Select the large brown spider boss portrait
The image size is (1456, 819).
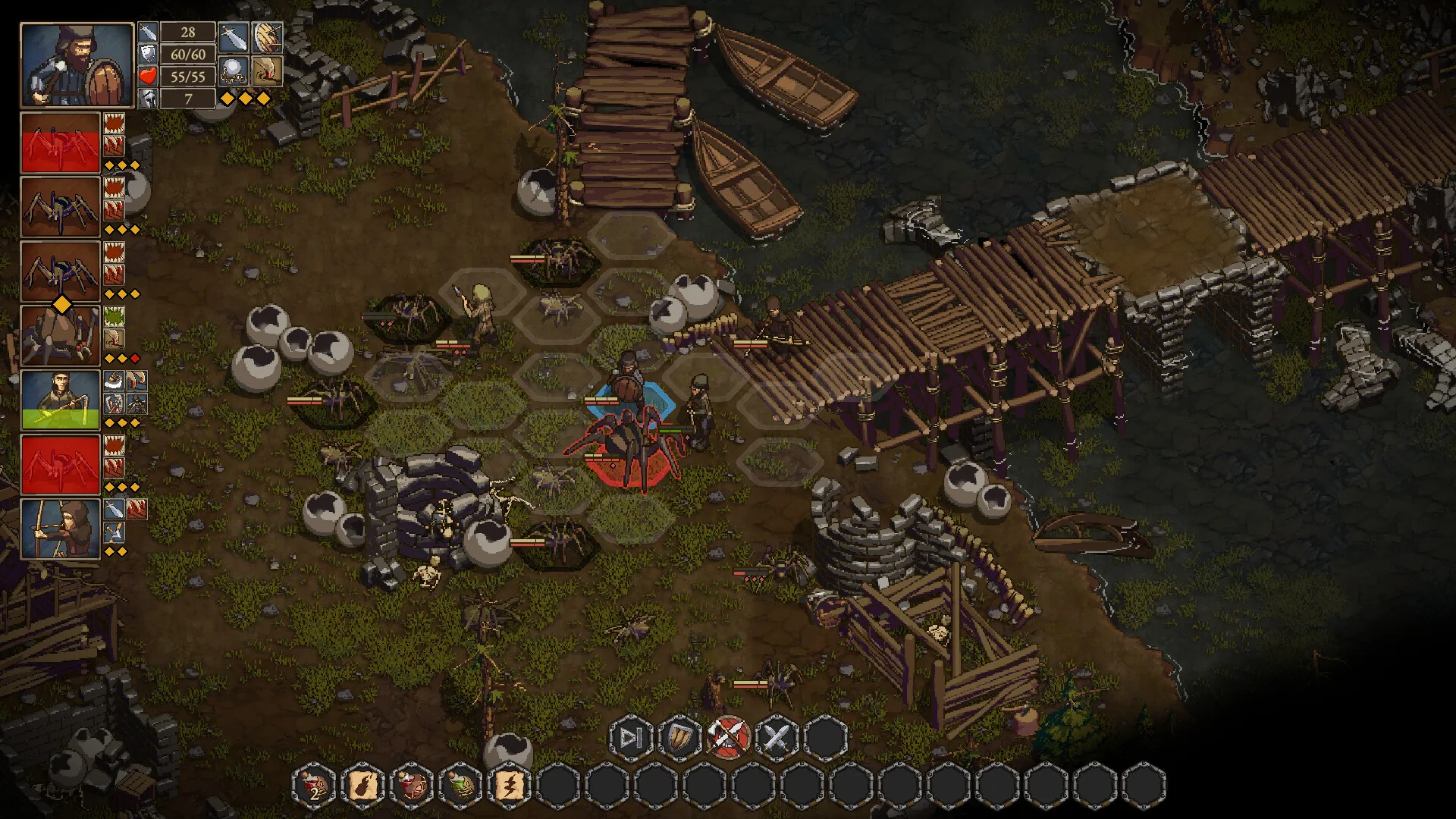coord(60,336)
